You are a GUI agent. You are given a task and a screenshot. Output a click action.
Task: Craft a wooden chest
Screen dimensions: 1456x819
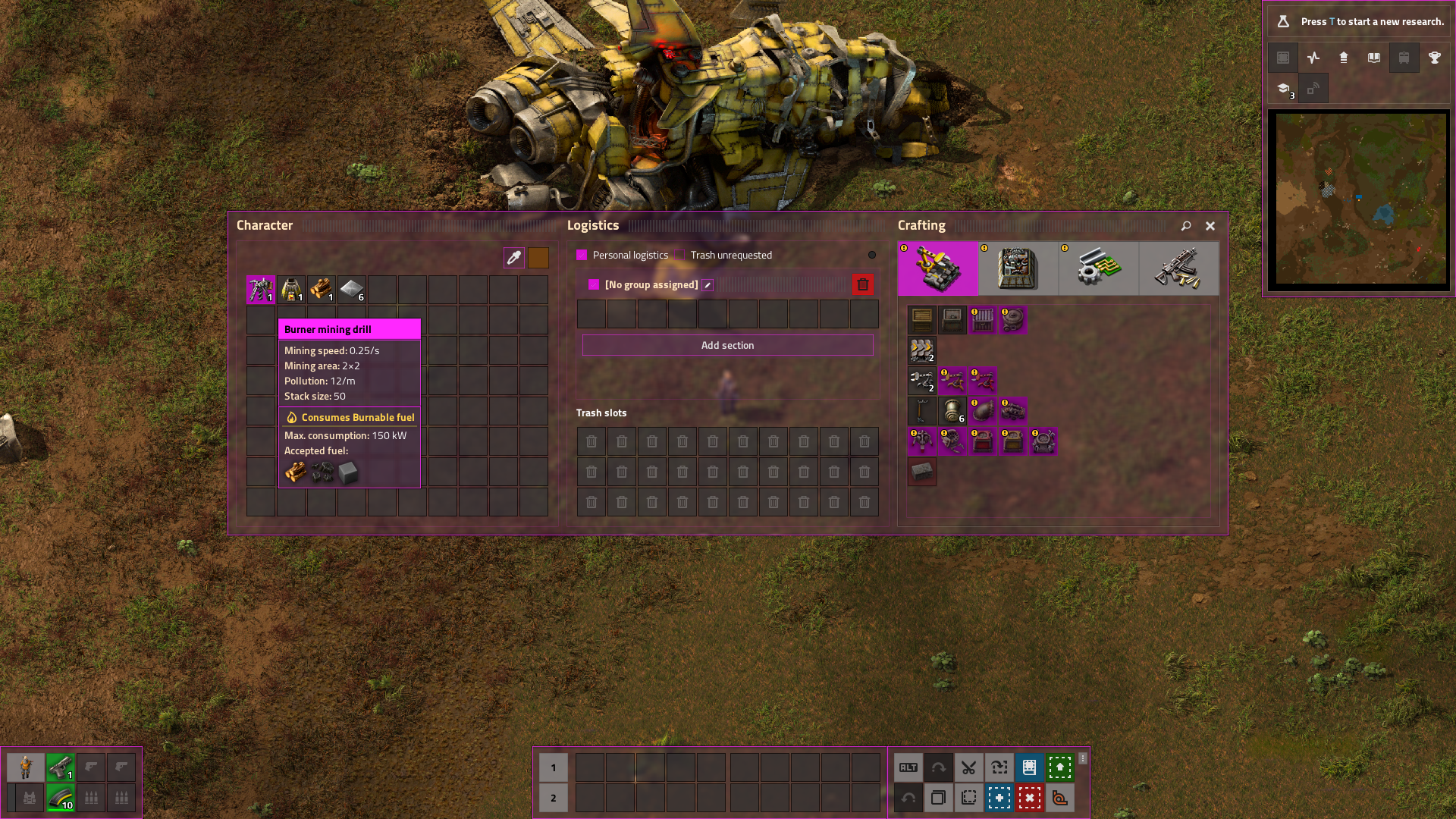click(x=922, y=320)
